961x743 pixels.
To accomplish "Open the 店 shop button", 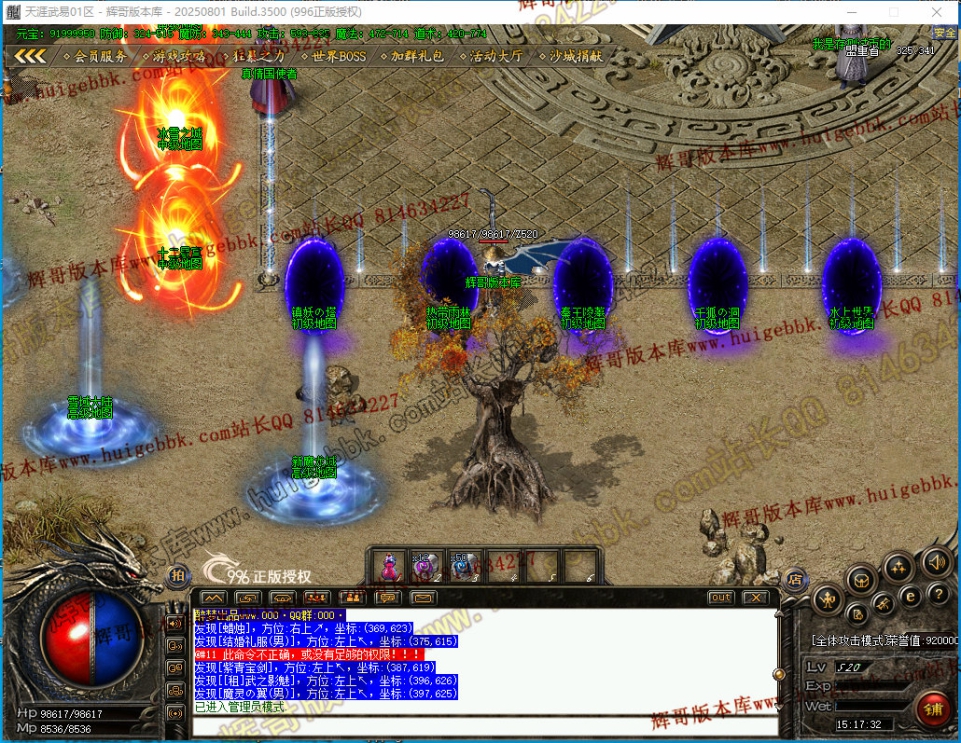I will pyautogui.click(x=795, y=578).
